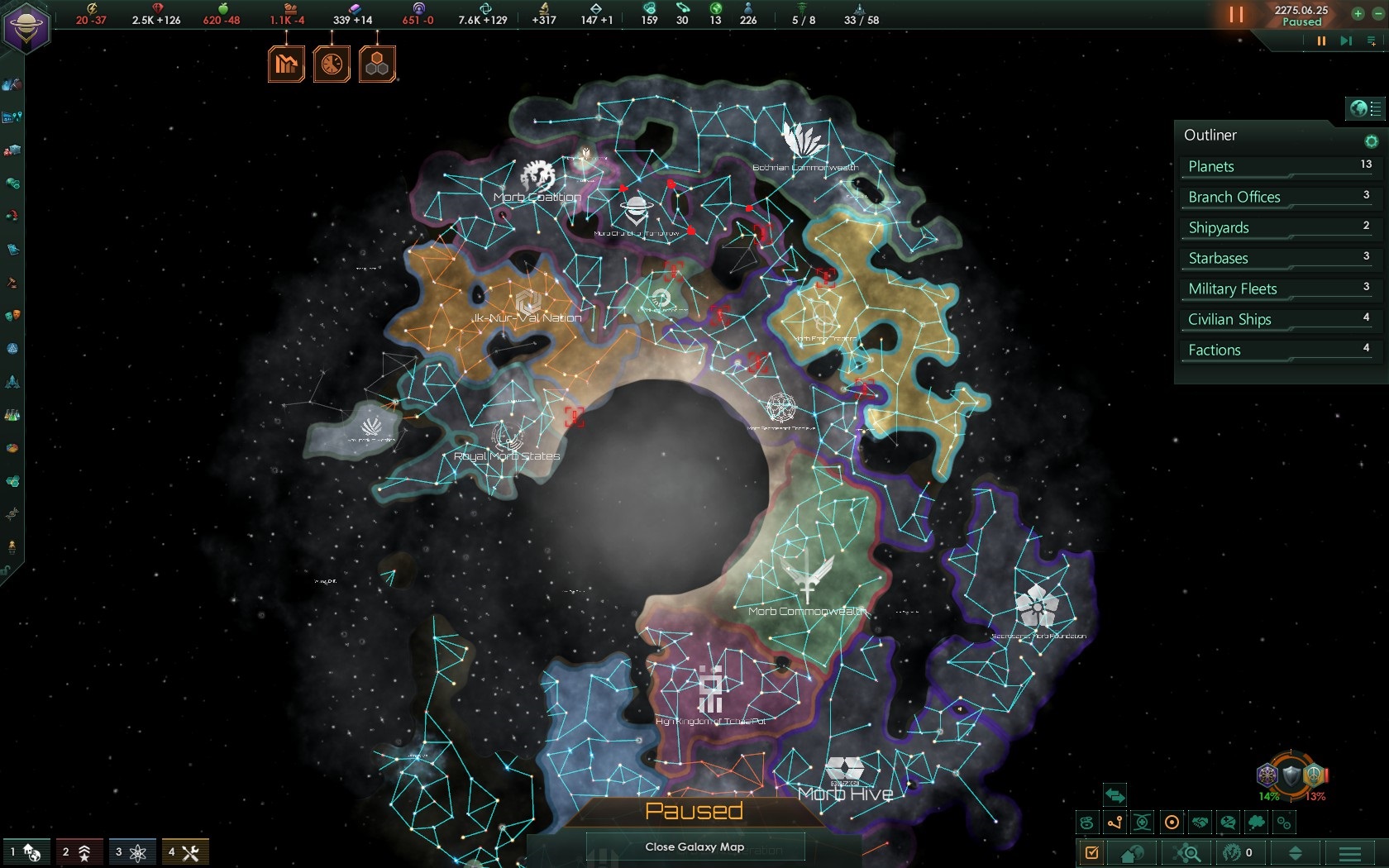Image resolution: width=1389 pixels, height=868 pixels.
Task: Toggle pause with the pause button top right
Action: (x=1234, y=14)
